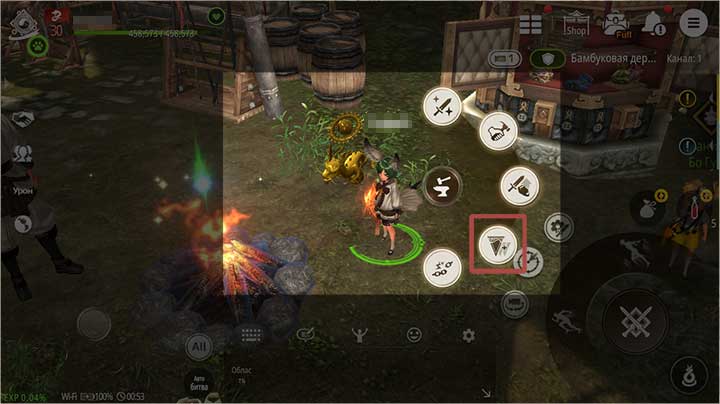This screenshot has height=404, width=720.
Task: Open the emoji smiley menu
Action: click(x=413, y=335)
